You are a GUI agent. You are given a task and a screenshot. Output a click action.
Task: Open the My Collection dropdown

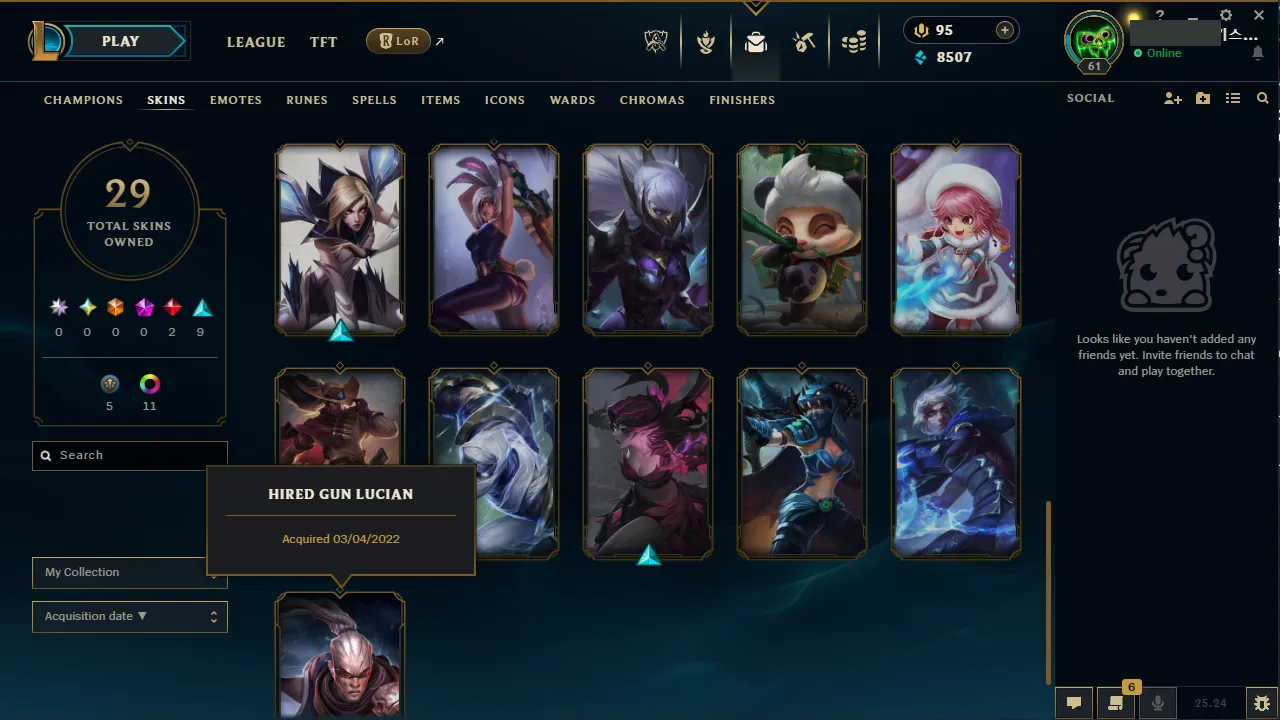coord(129,573)
